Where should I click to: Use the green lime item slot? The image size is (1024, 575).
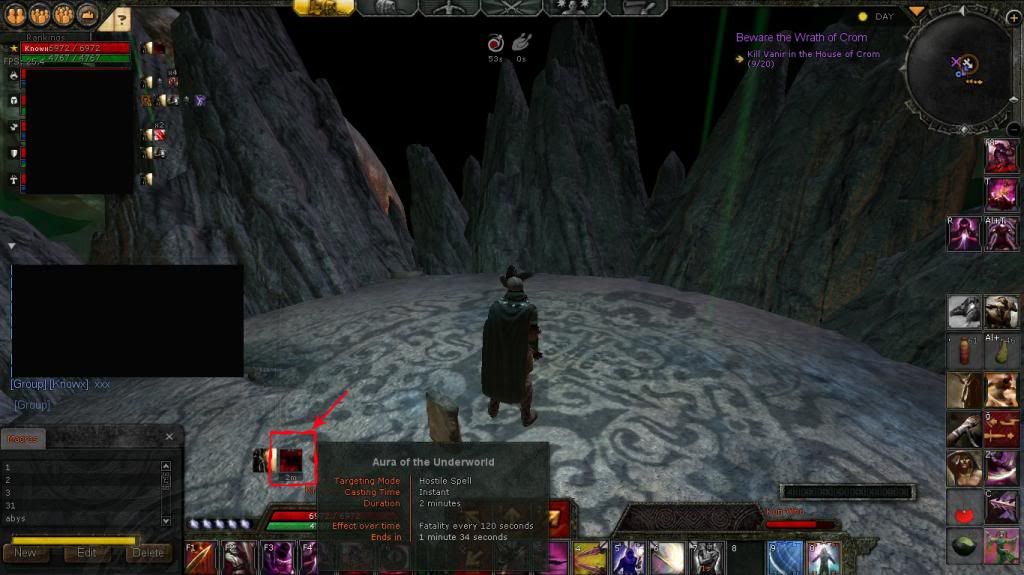tap(964, 546)
